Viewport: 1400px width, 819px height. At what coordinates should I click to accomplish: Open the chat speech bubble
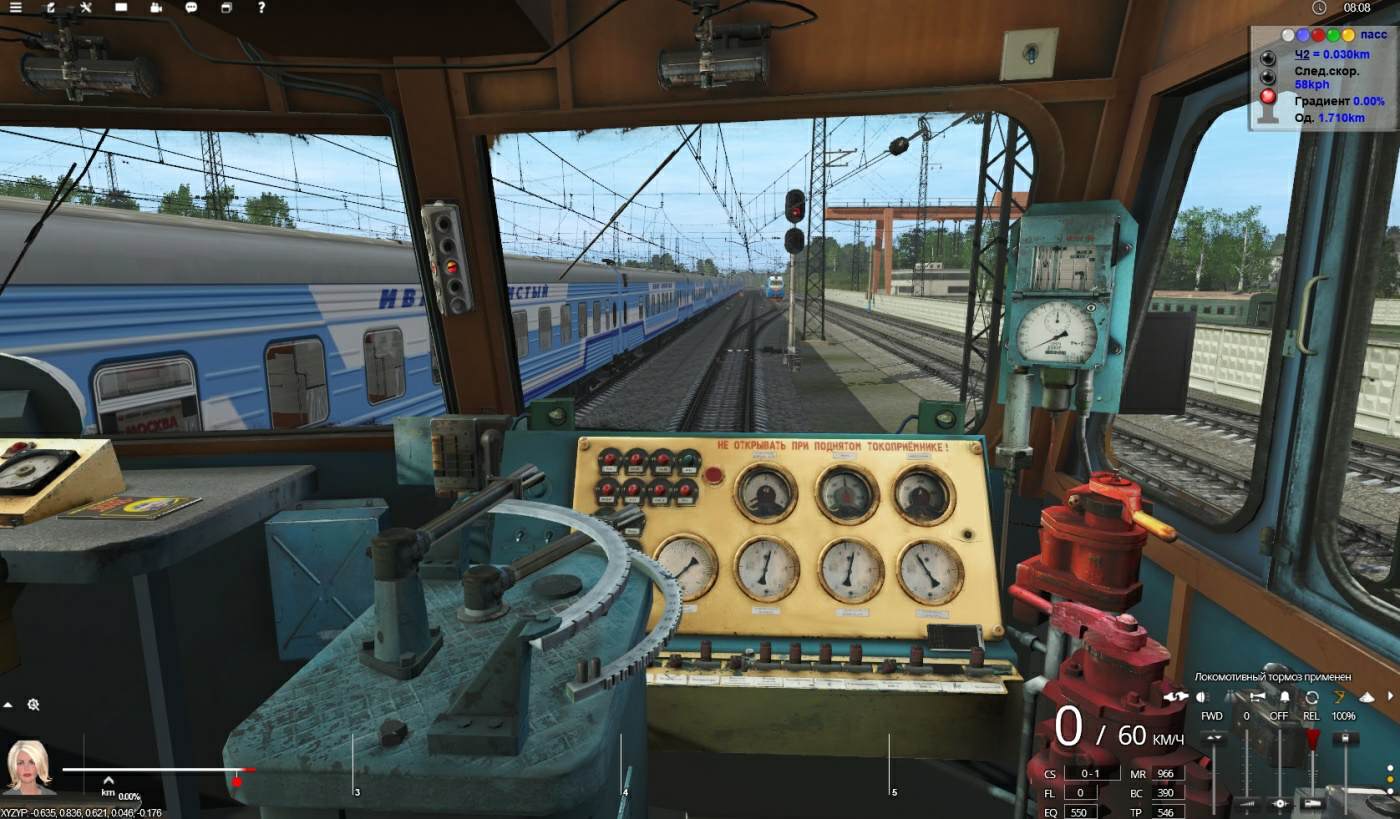coord(191,8)
